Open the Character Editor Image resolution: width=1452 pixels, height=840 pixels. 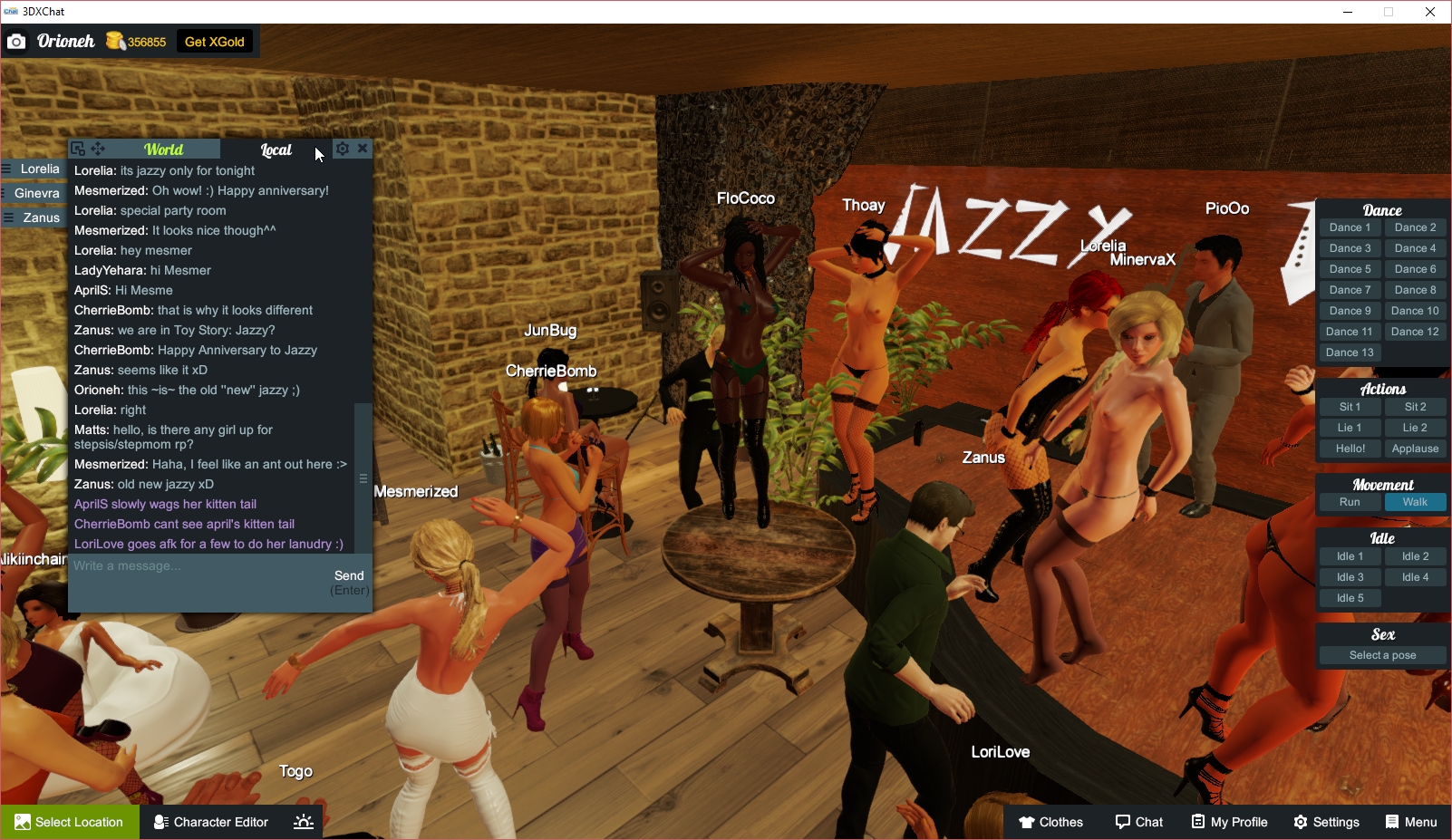coord(210,822)
